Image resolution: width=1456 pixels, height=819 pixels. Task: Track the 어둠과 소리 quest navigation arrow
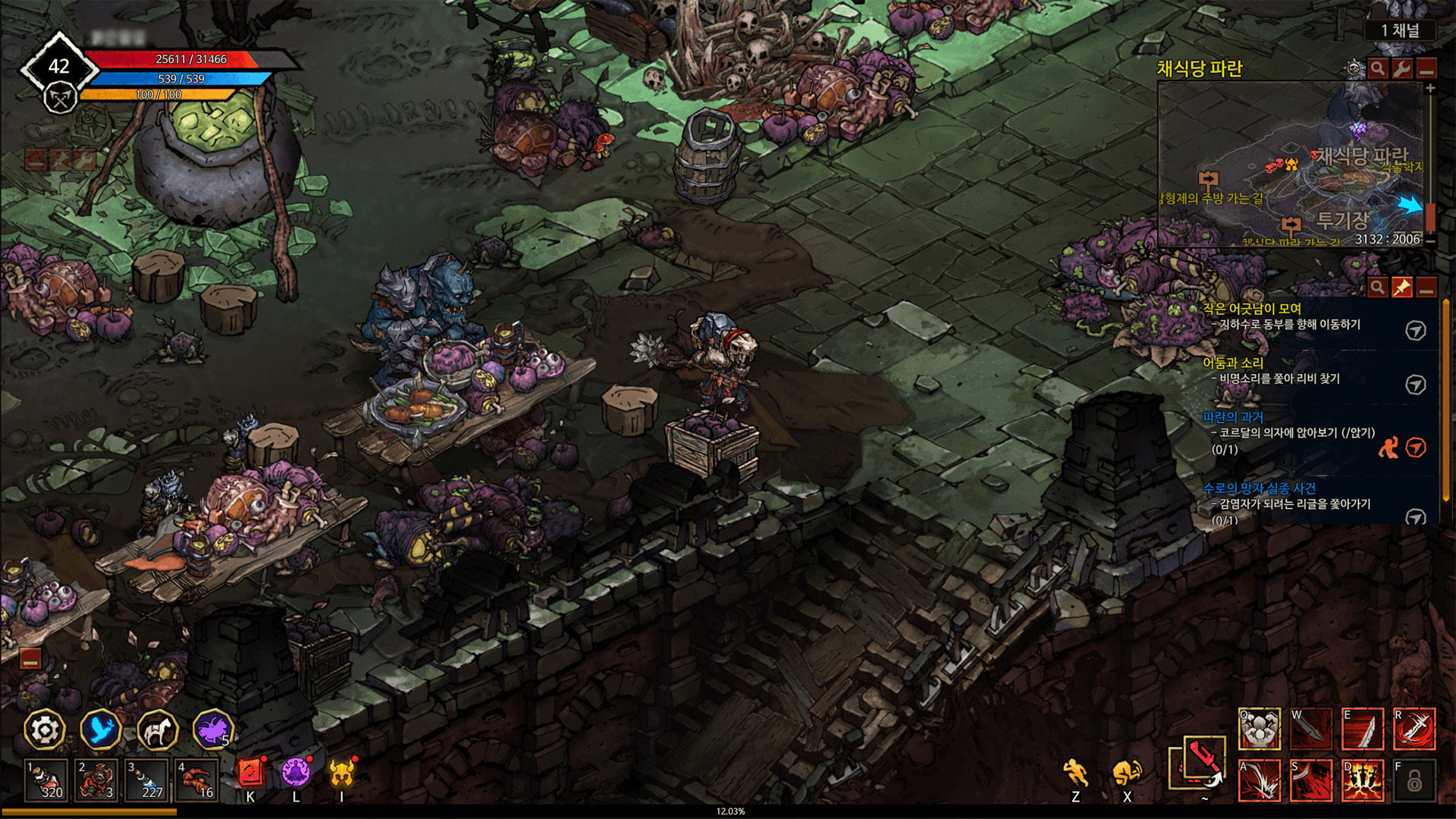(x=1415, y=384)
